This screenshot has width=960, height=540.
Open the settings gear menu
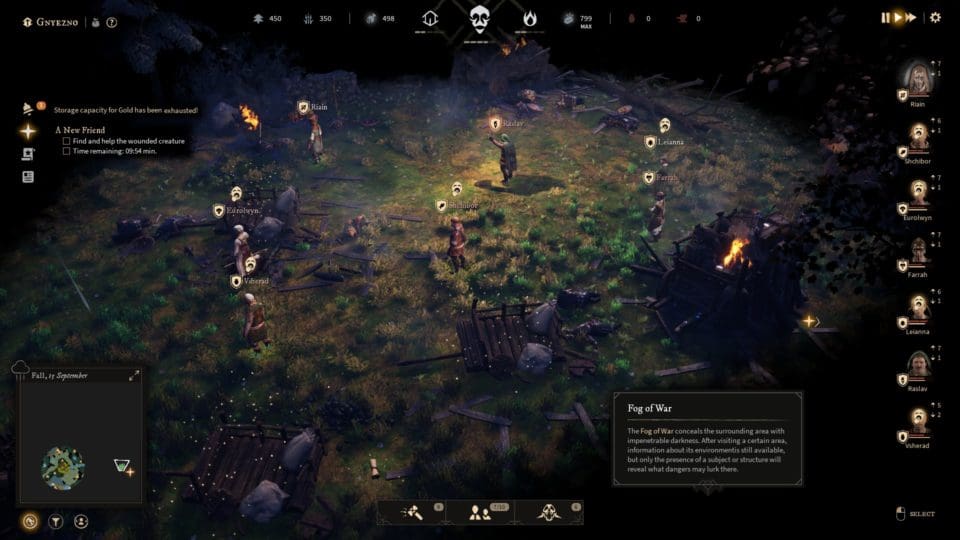point(935,17)
